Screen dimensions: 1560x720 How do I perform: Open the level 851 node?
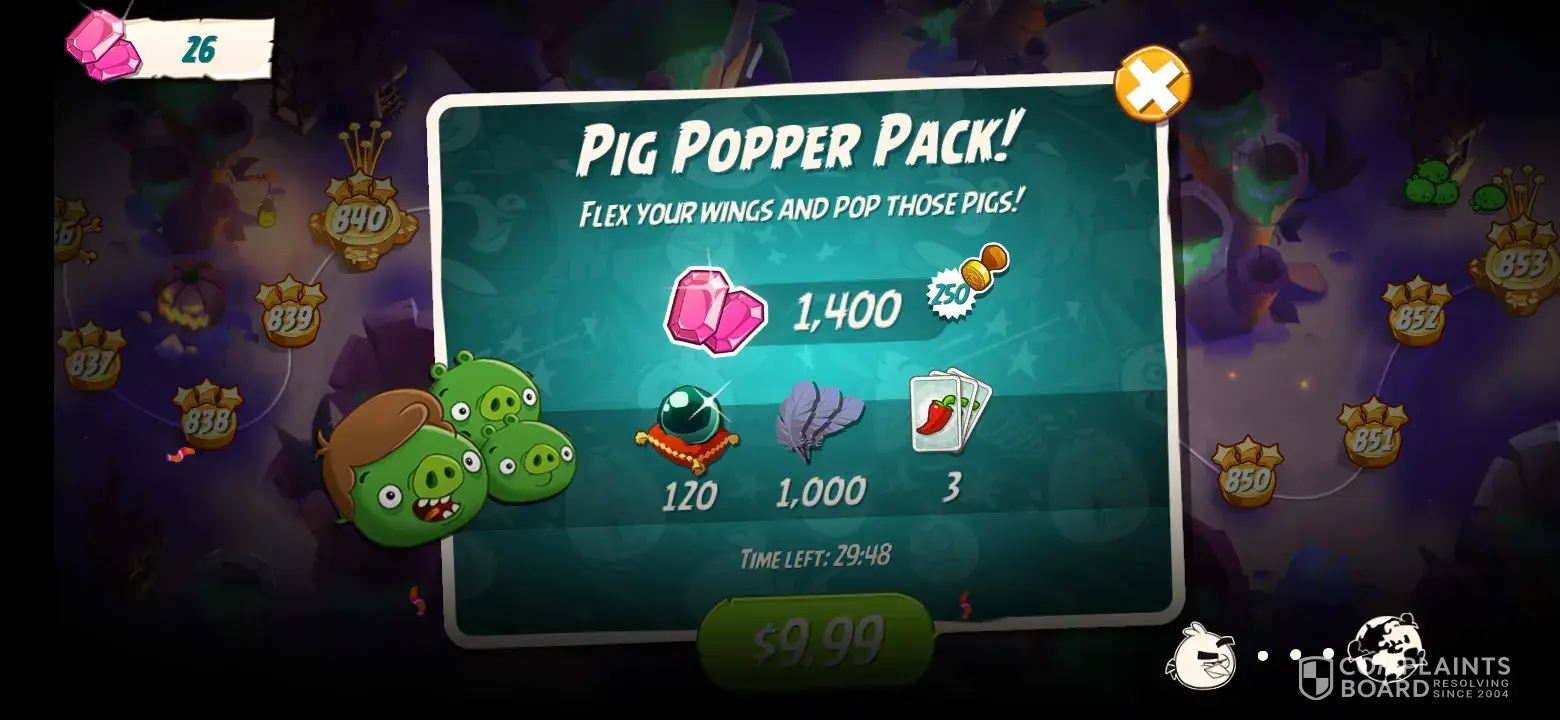[1373, 438]
